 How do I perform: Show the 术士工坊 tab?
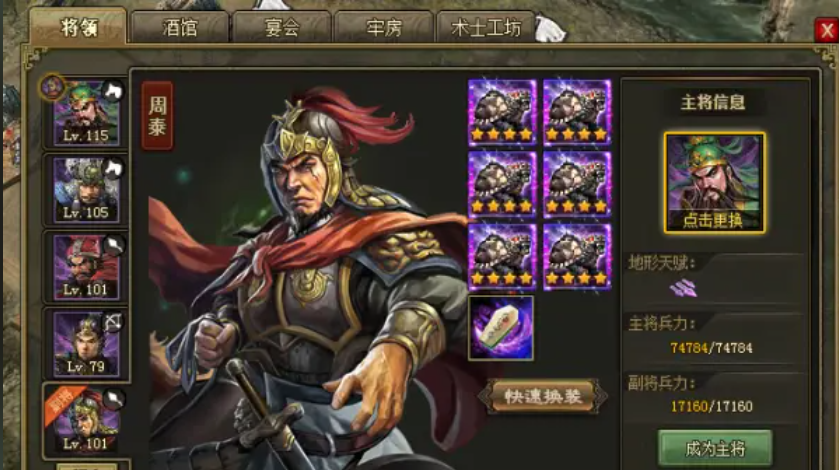click(486, 27)
